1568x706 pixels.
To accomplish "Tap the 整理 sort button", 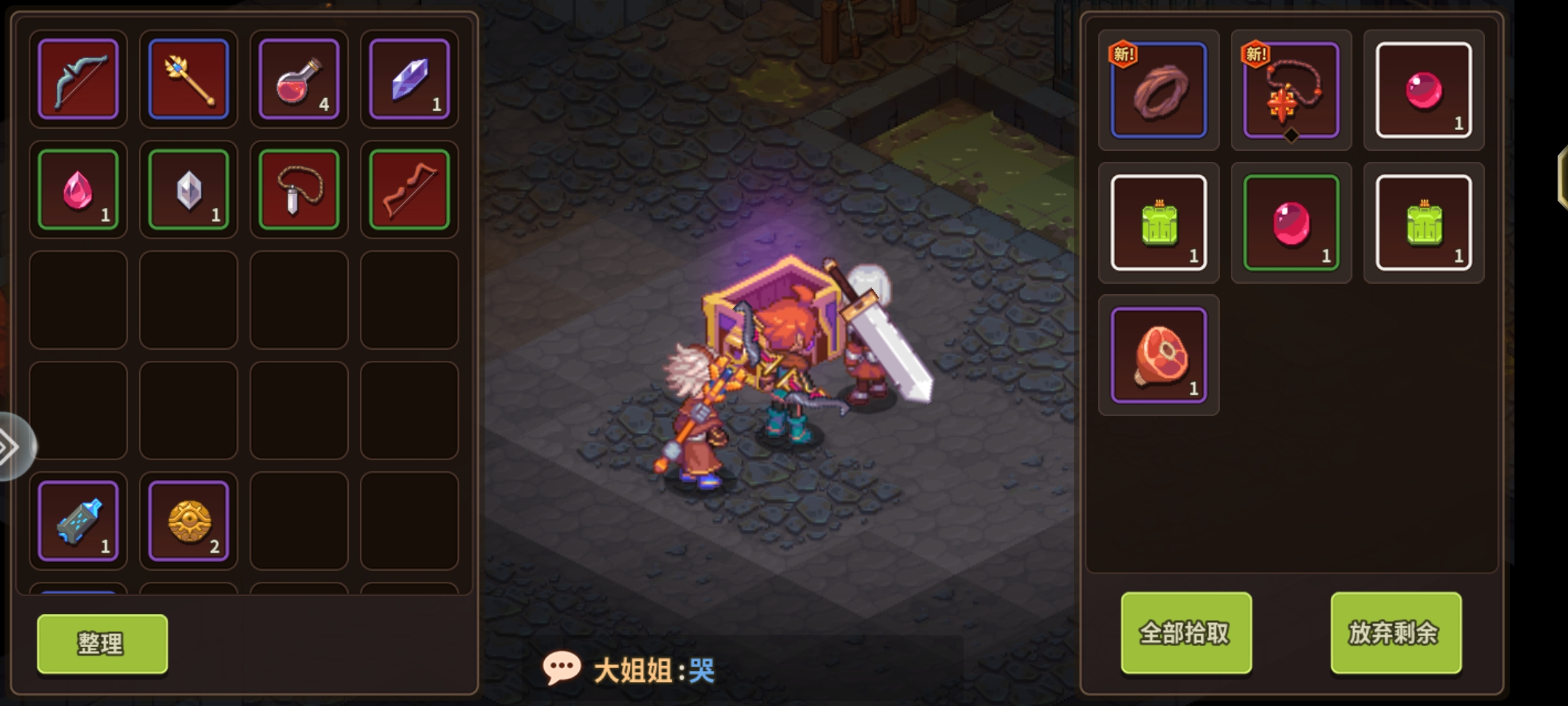I will tap(102, 644).
